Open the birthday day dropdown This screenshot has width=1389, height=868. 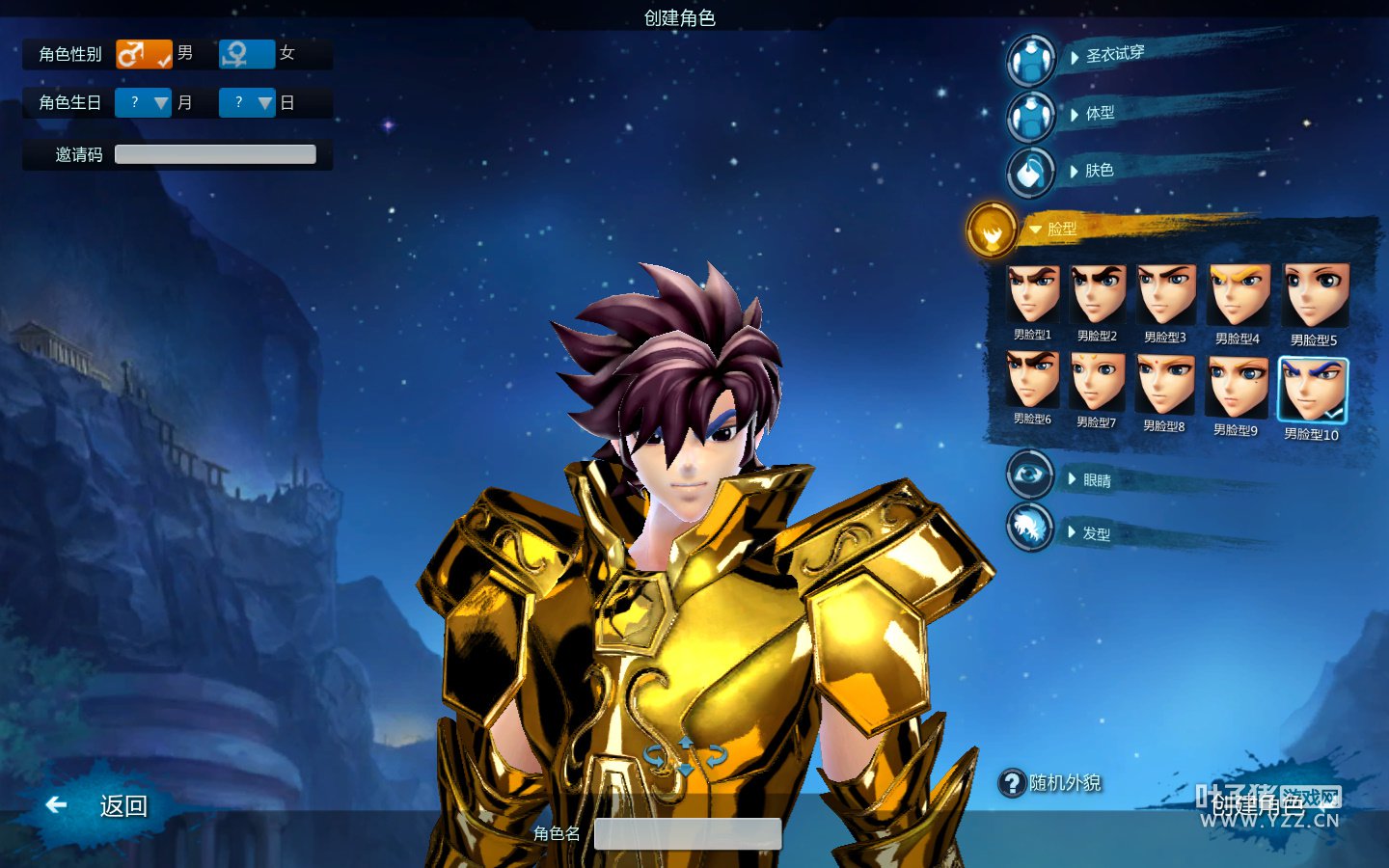247,102
